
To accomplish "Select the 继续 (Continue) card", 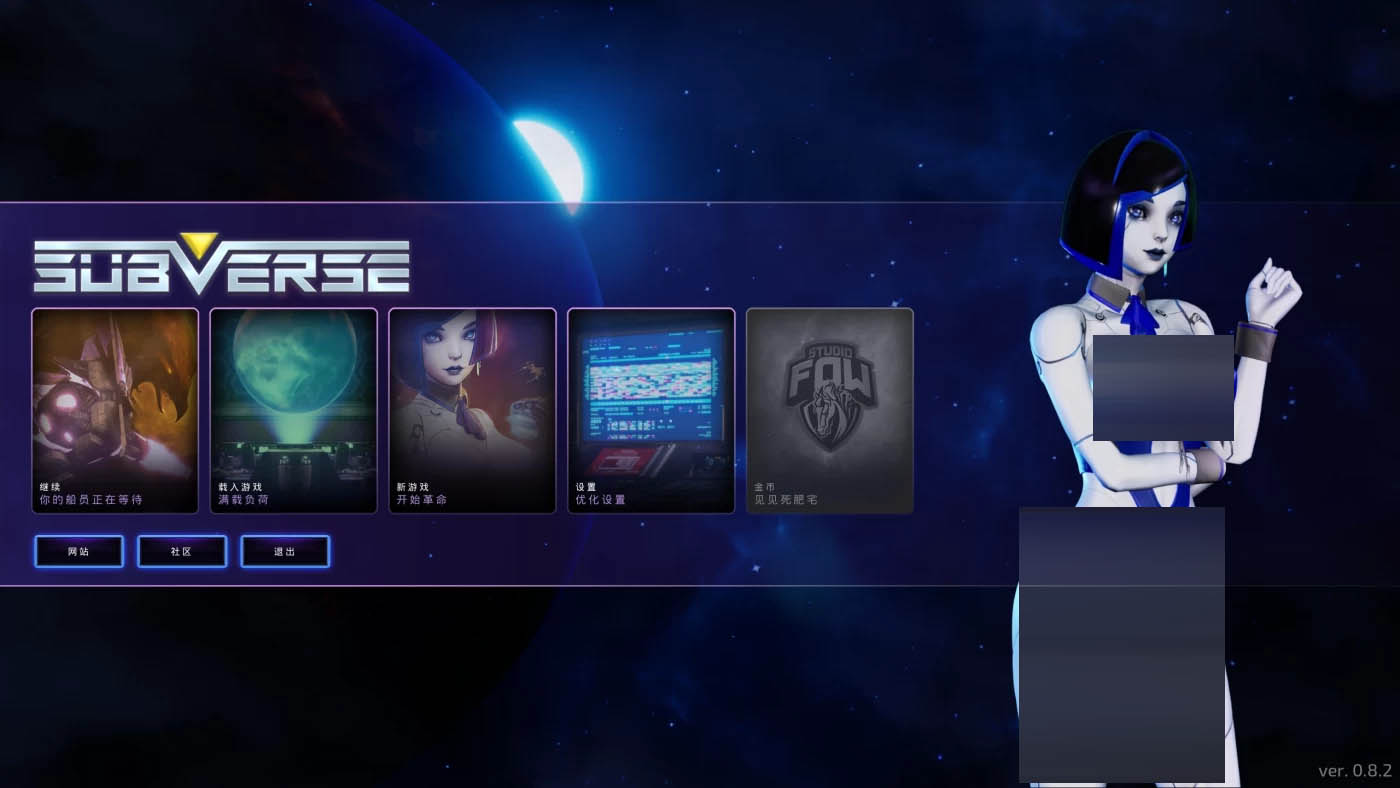I will (114, 410).
